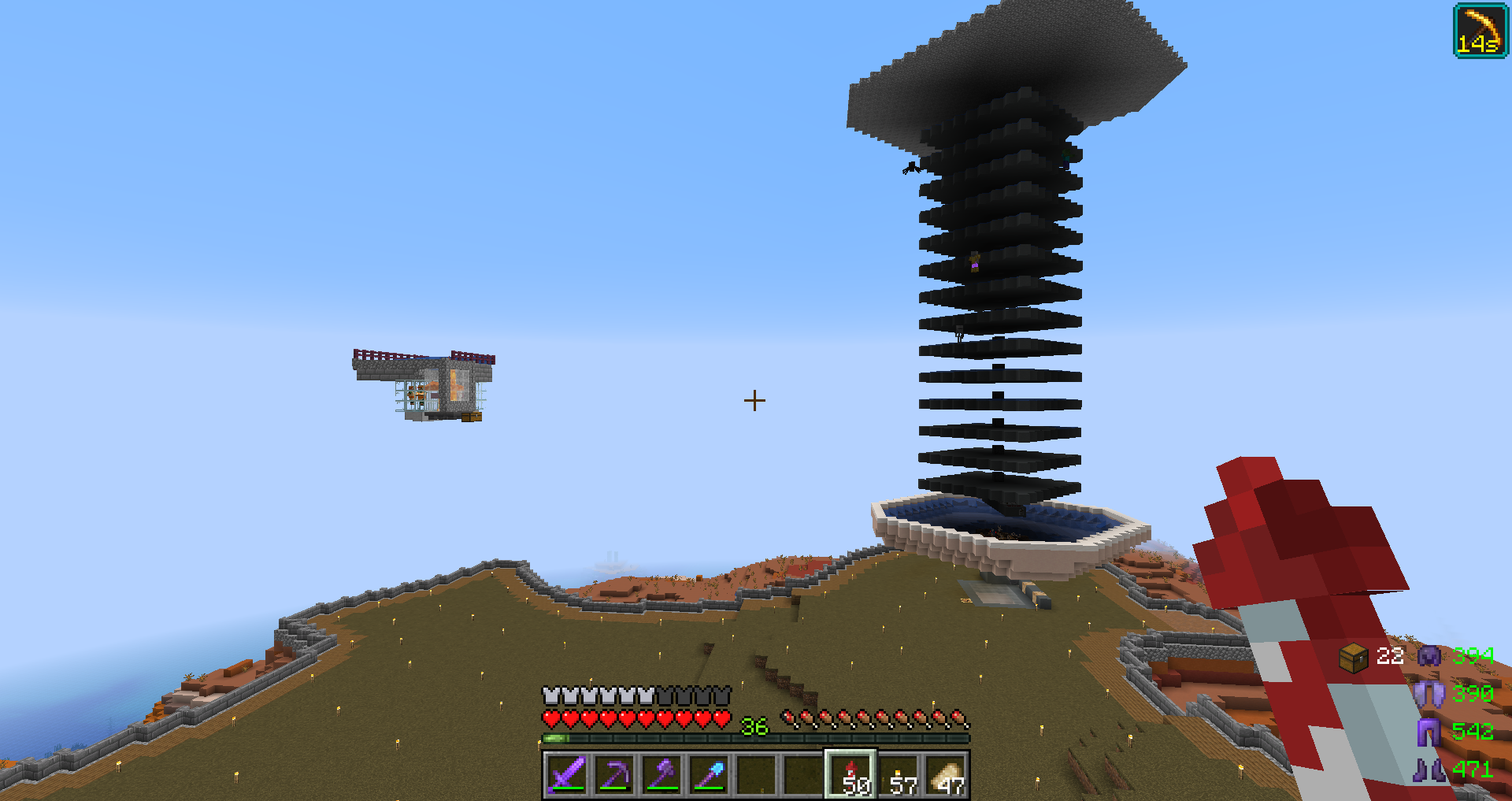The image size is (1512, 801).
Task: Select the tan item stack of 47
Action: tap(946, 775)
